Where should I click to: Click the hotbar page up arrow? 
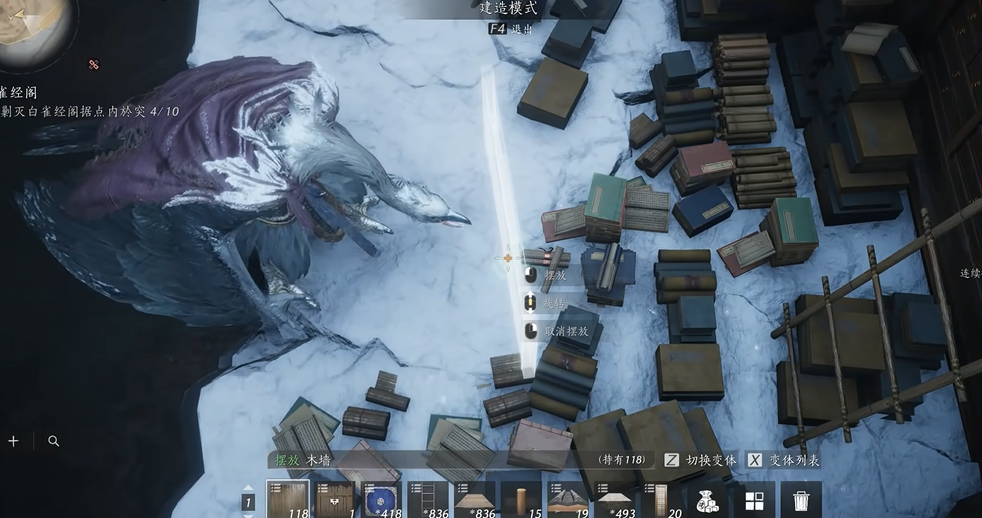(249, 486)
